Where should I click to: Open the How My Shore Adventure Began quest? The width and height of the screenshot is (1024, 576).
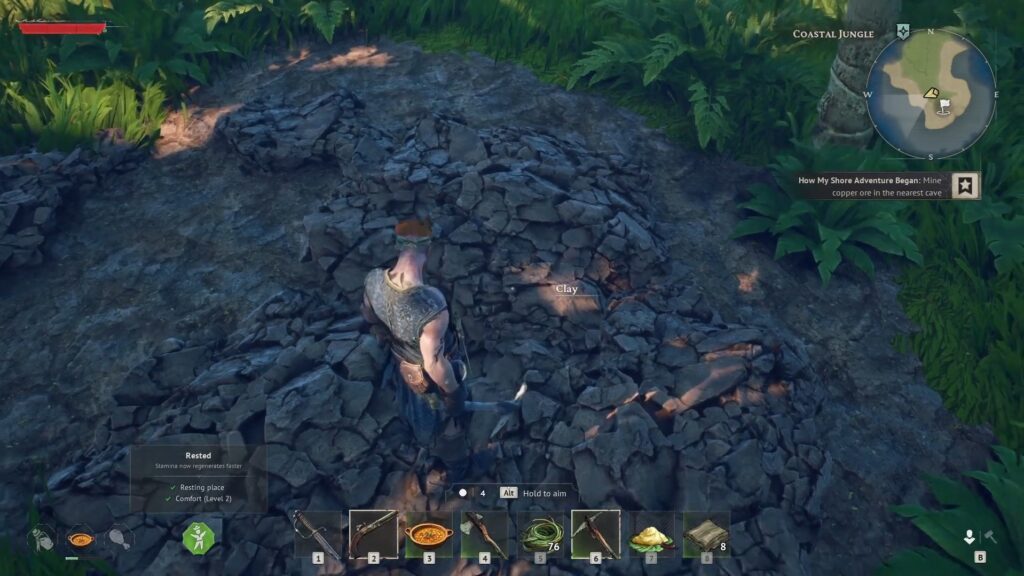[x=872, y=186]
